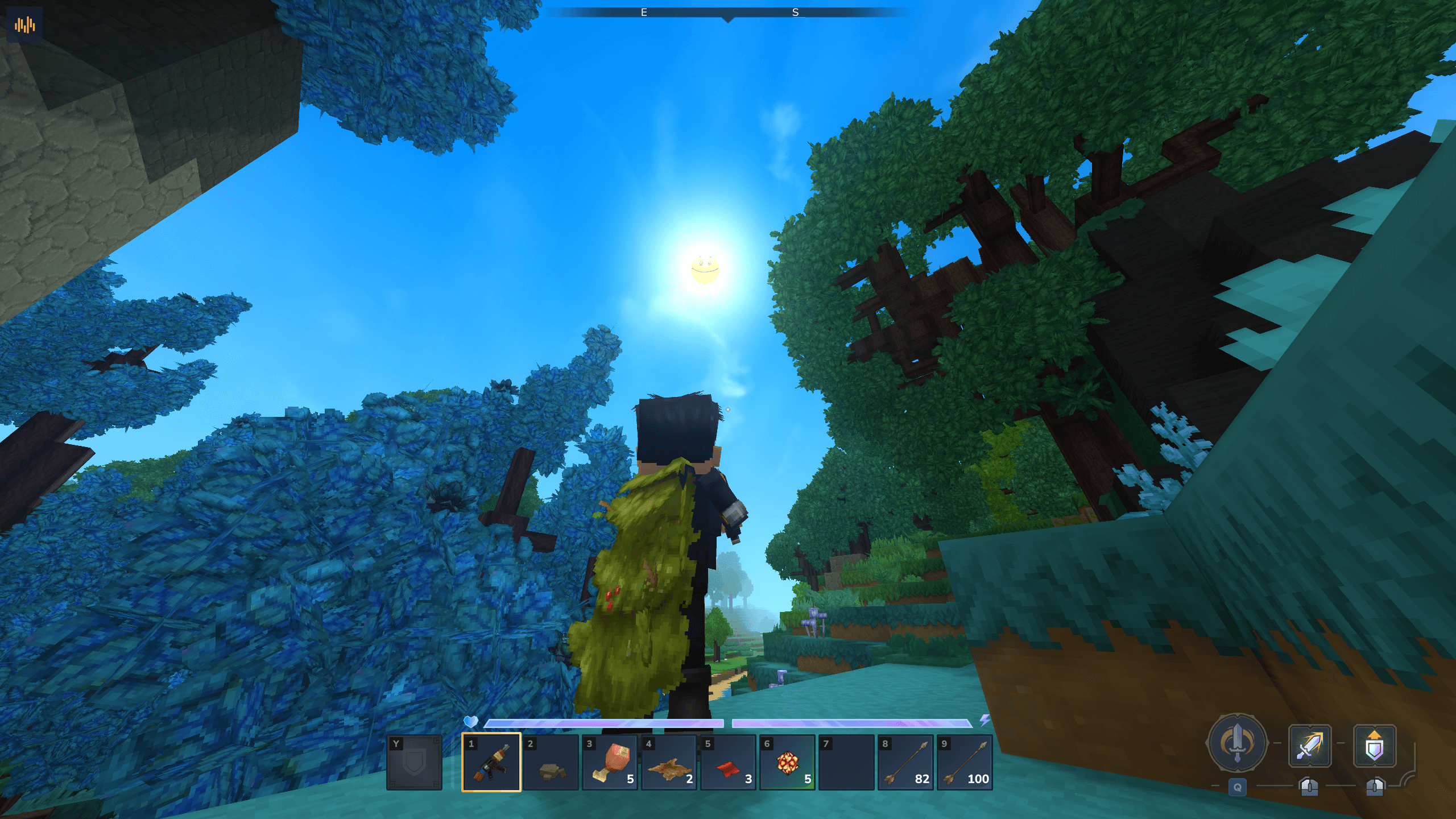Click the shield utility slot

[414, 762]
